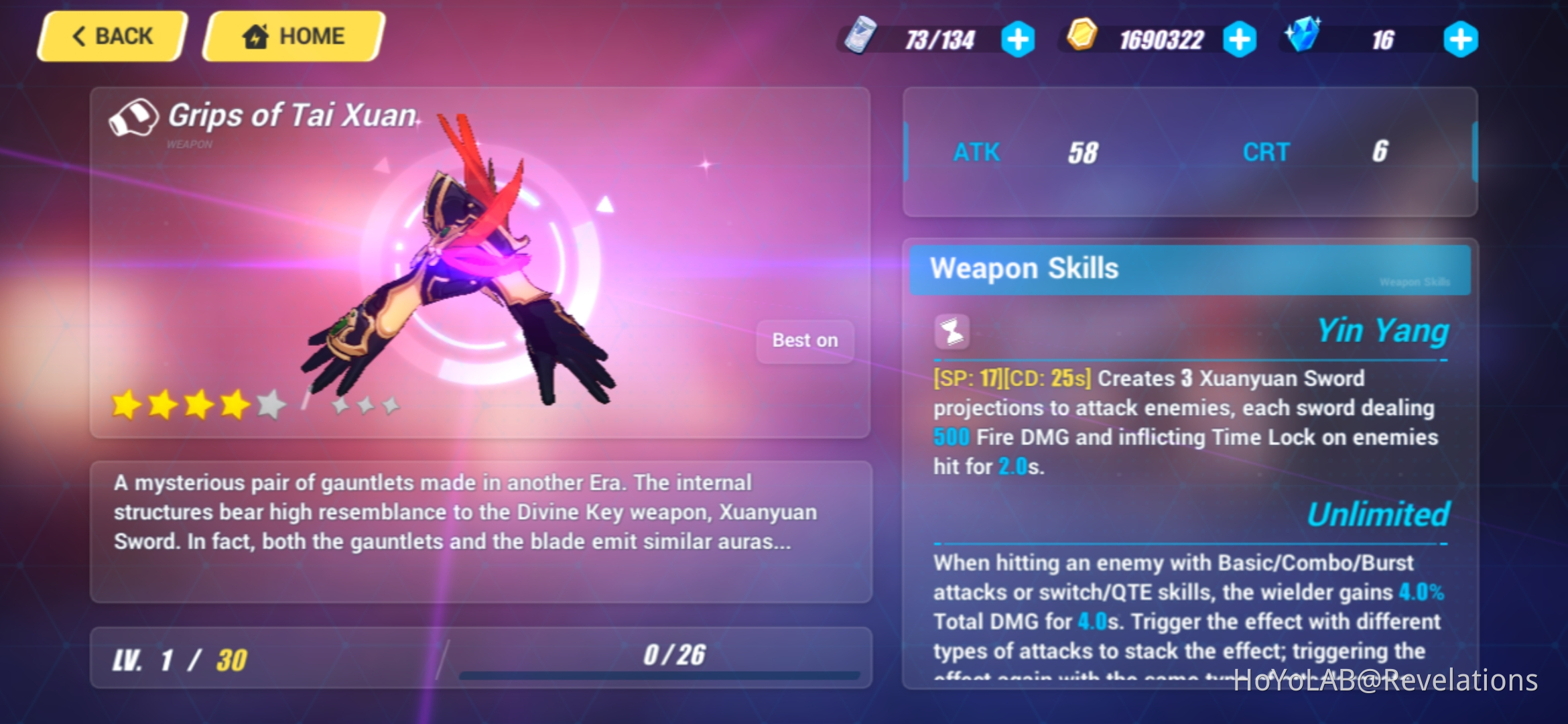Viewport: 1568px width, 724px height.
Task: Click the gauntlet weapon type icon
Action: click(133, 117)
